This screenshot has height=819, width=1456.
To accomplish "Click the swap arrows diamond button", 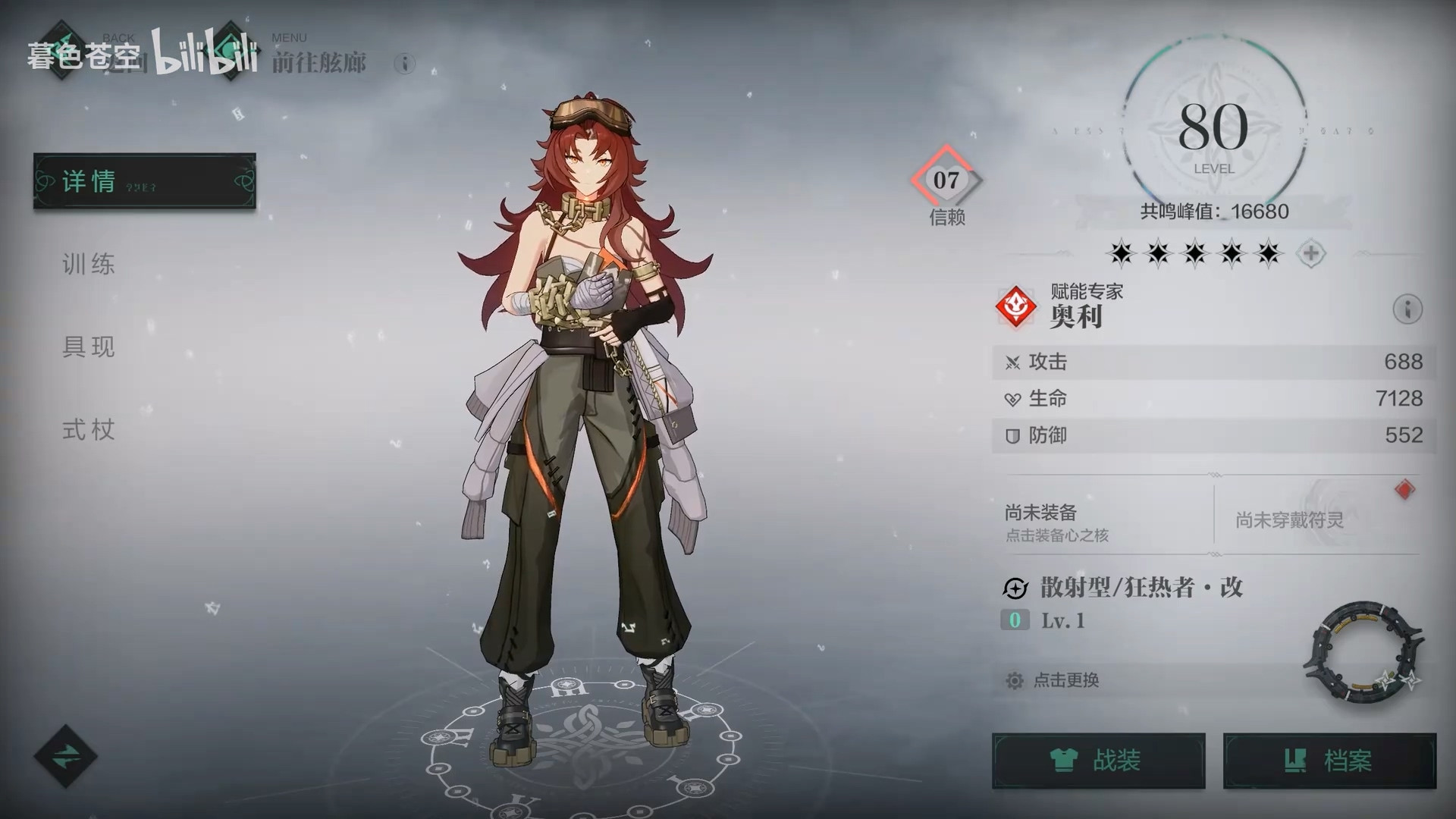I will click(66, 756).
